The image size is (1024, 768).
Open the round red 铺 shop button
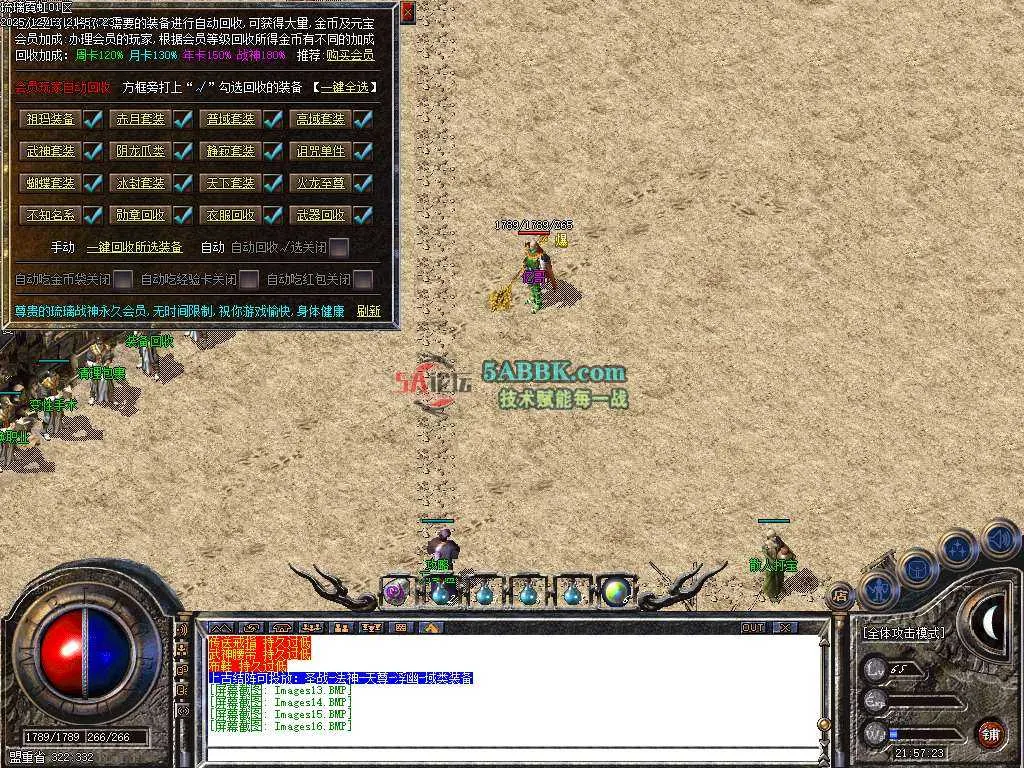coord(989,732)
